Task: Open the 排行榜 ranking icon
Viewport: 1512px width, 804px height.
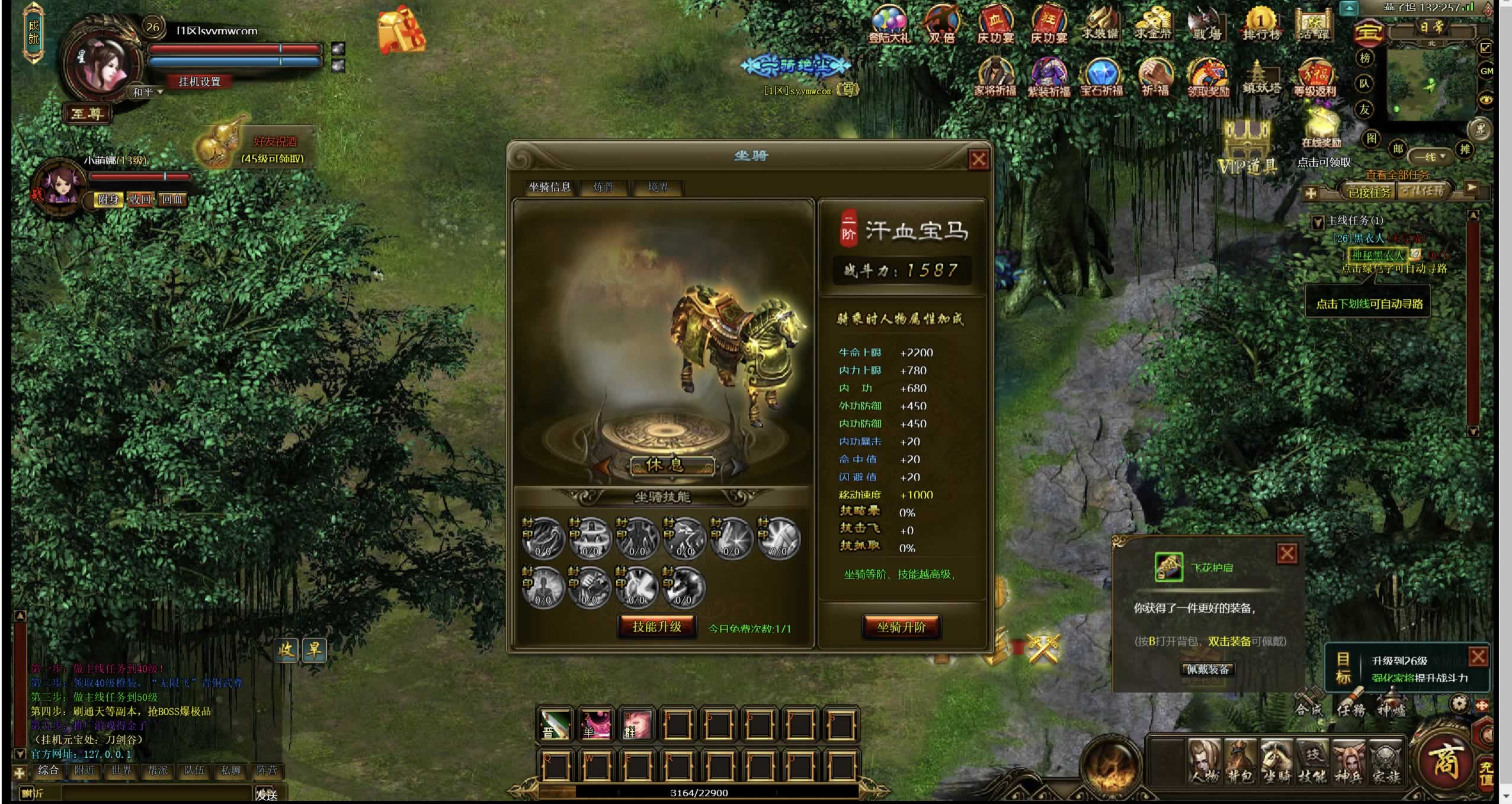Action: tap(1261, 24)
